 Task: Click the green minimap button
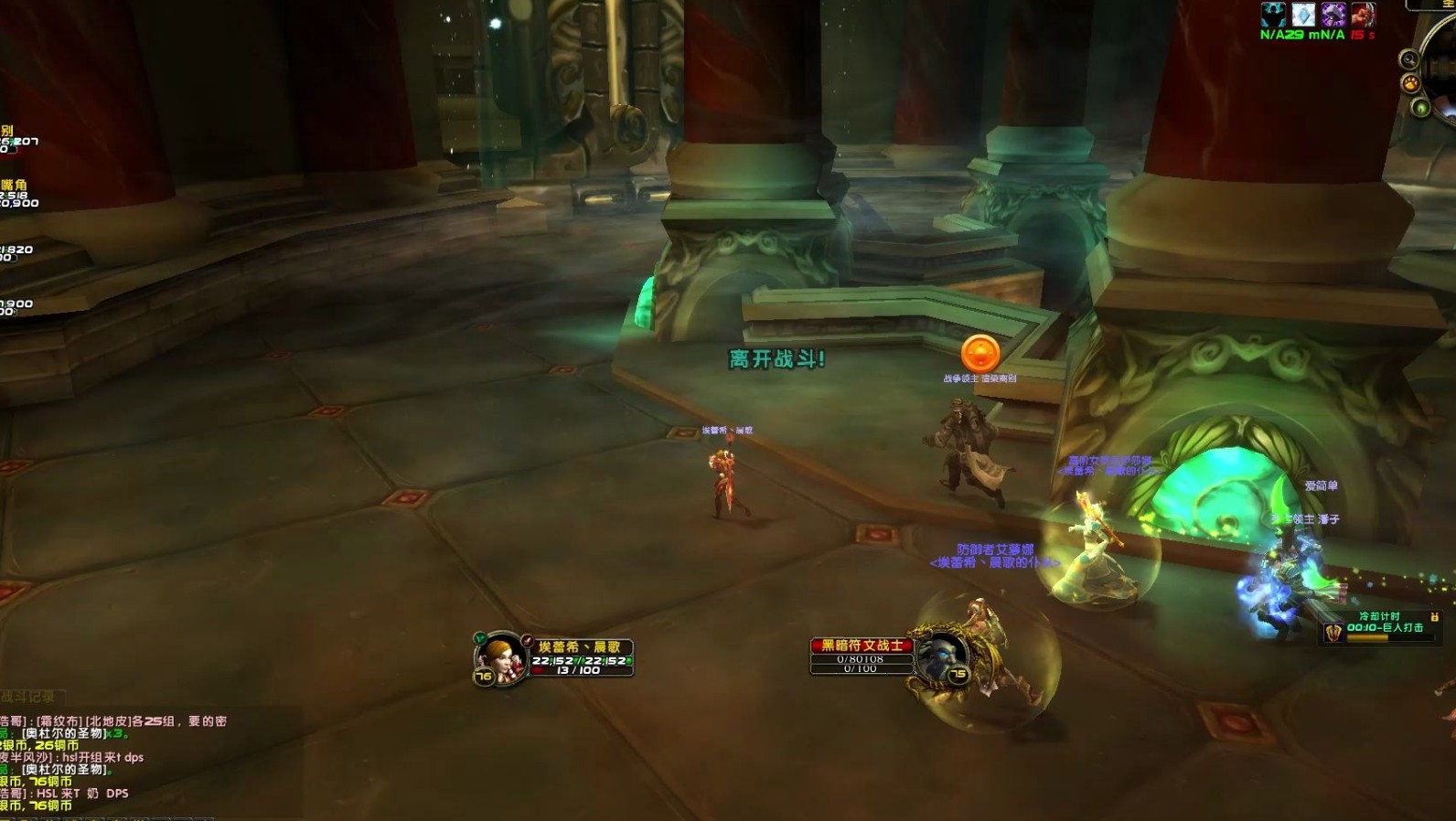pos(1420,108)
